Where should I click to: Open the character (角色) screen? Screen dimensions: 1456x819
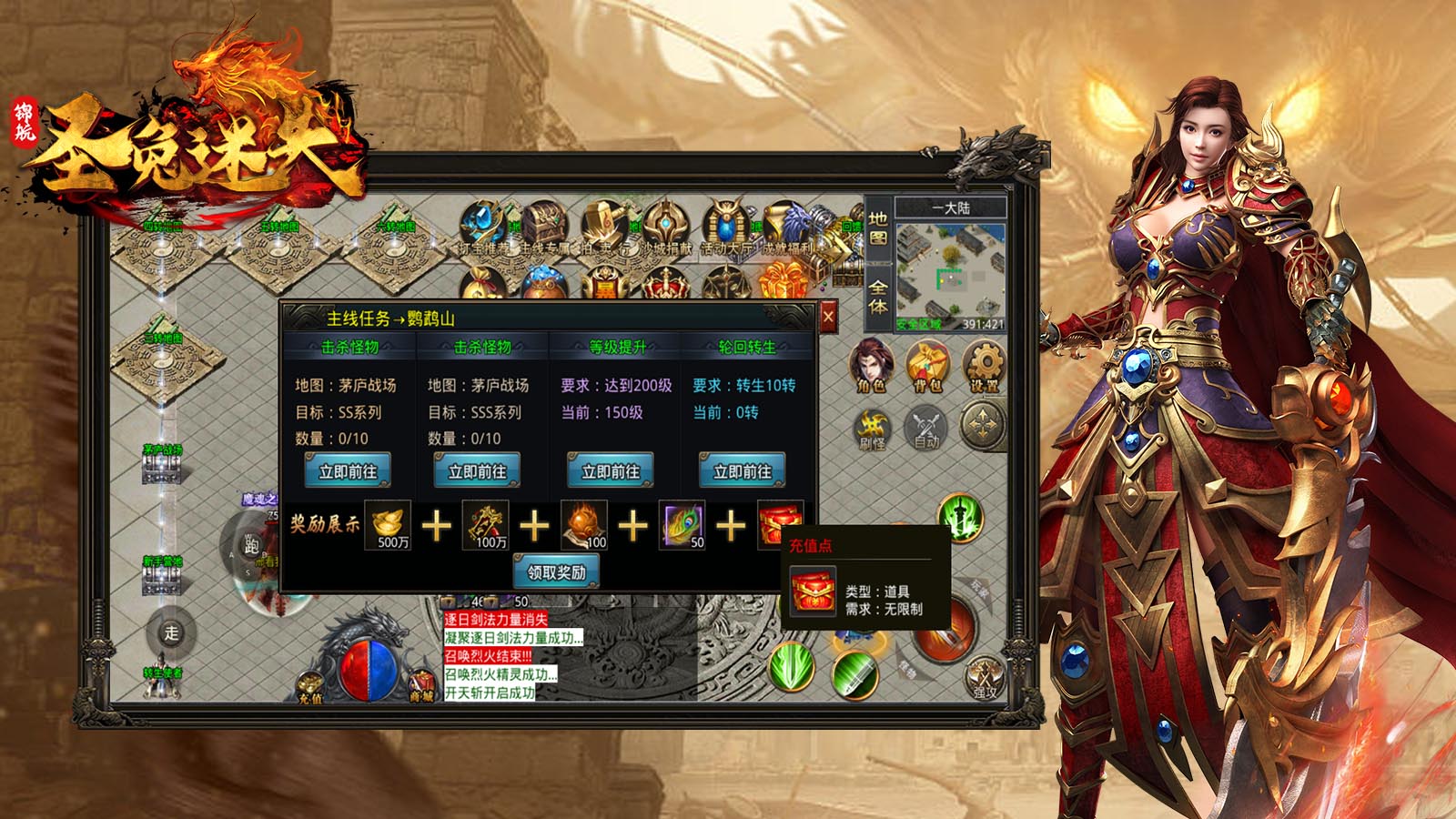click(871, 364)
